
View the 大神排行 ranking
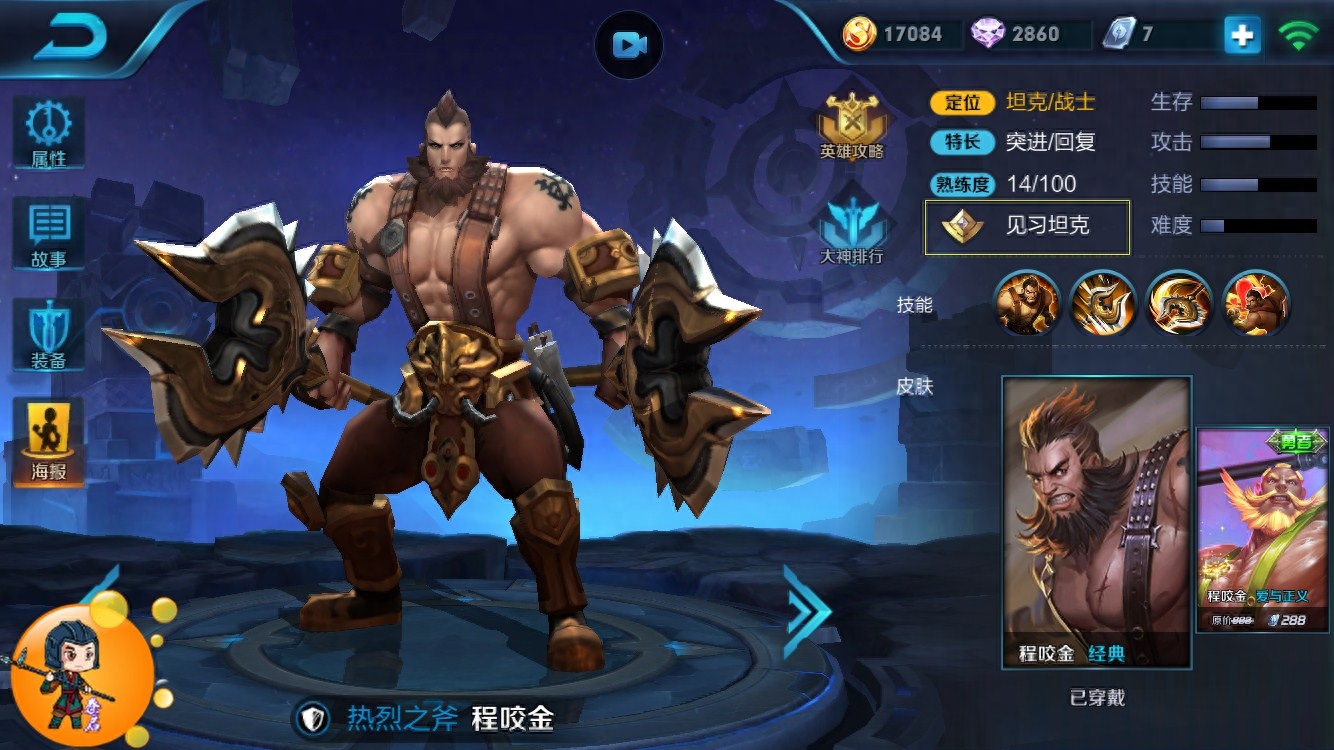(852, 226)
